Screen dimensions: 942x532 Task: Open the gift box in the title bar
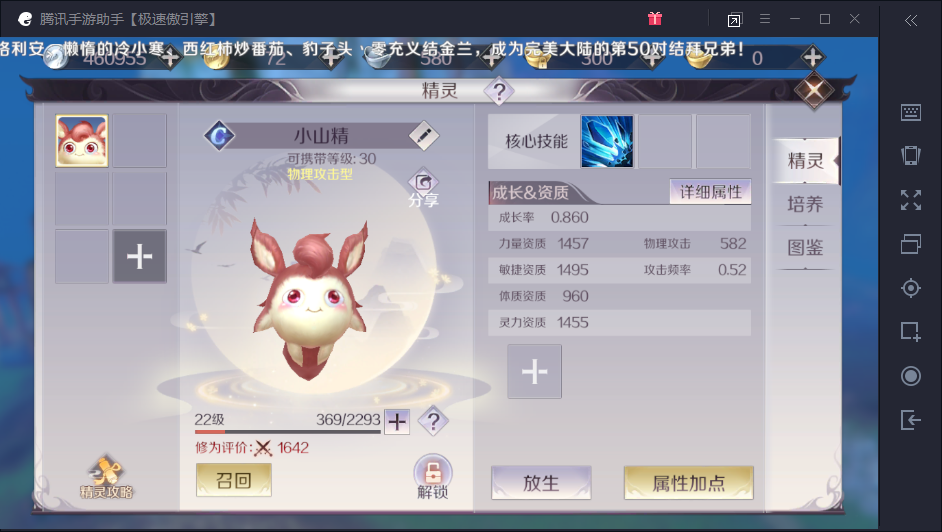(x=655, y=19)
